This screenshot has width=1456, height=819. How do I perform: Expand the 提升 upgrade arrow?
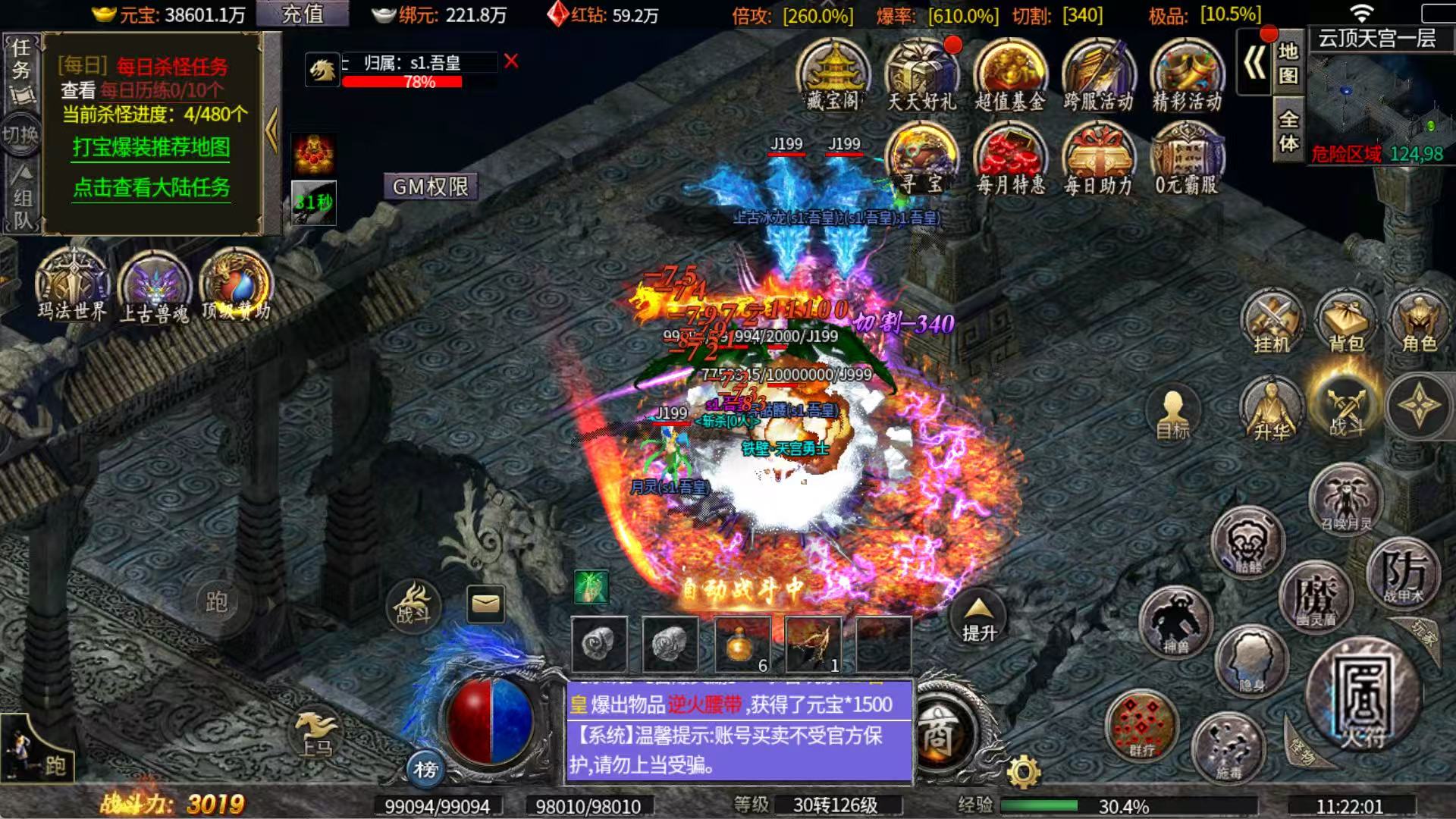[978, 610]
